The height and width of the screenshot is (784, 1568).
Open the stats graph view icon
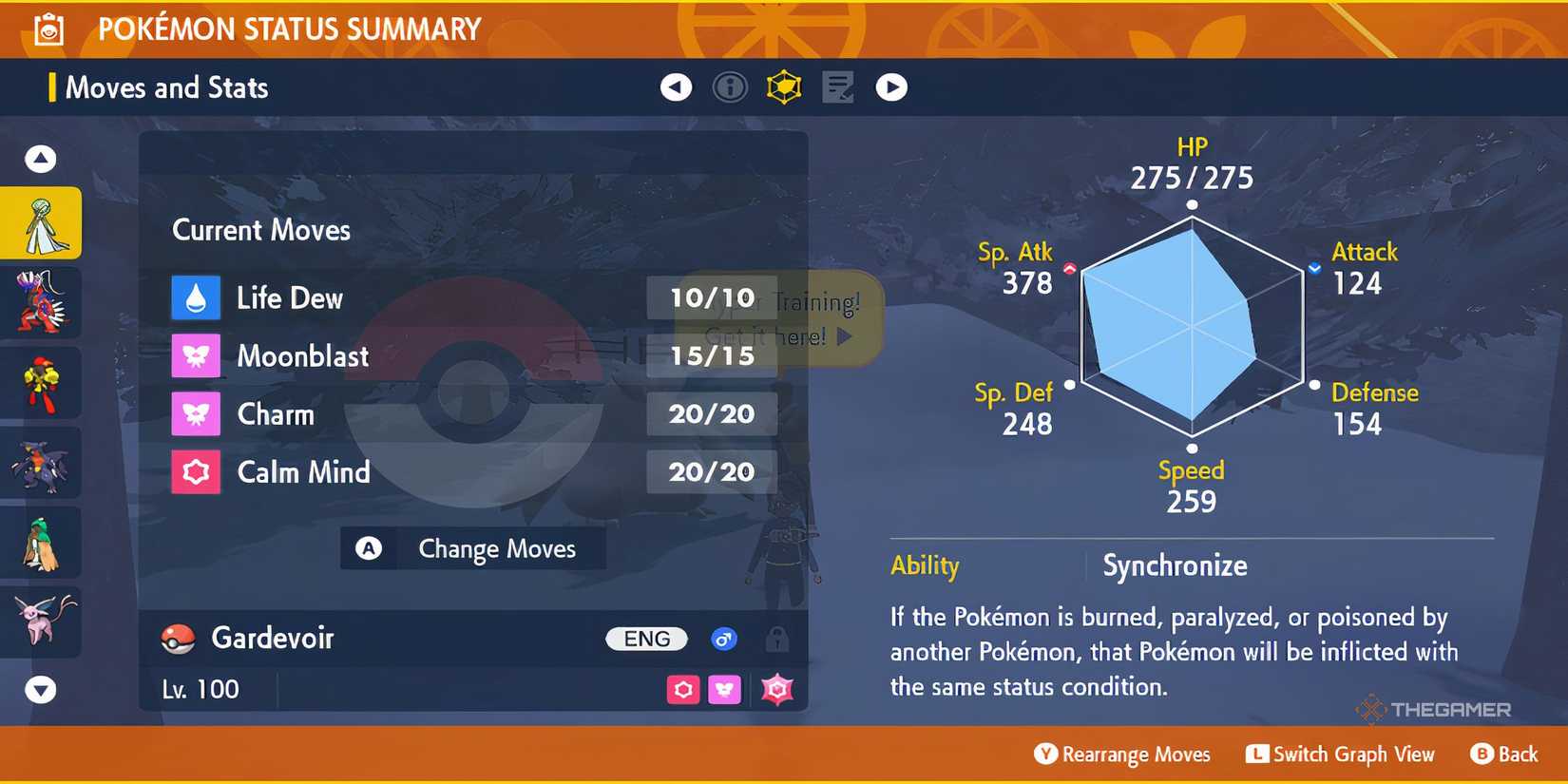coord(784,86)
